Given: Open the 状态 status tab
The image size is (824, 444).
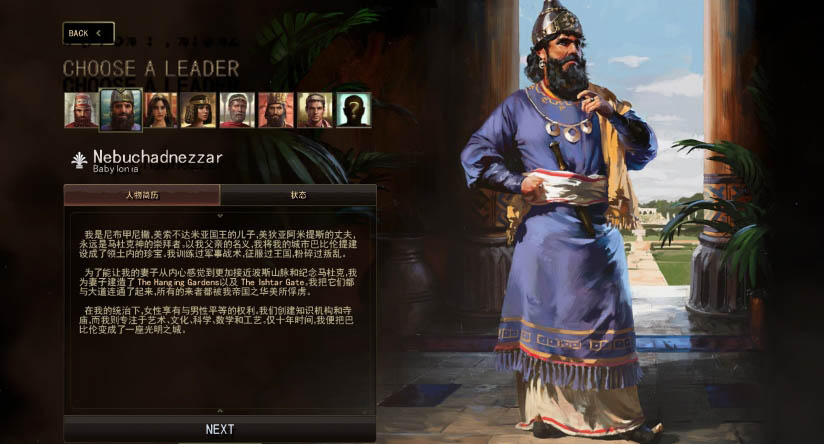Looking at the screenshot, I should click(298, 195).
